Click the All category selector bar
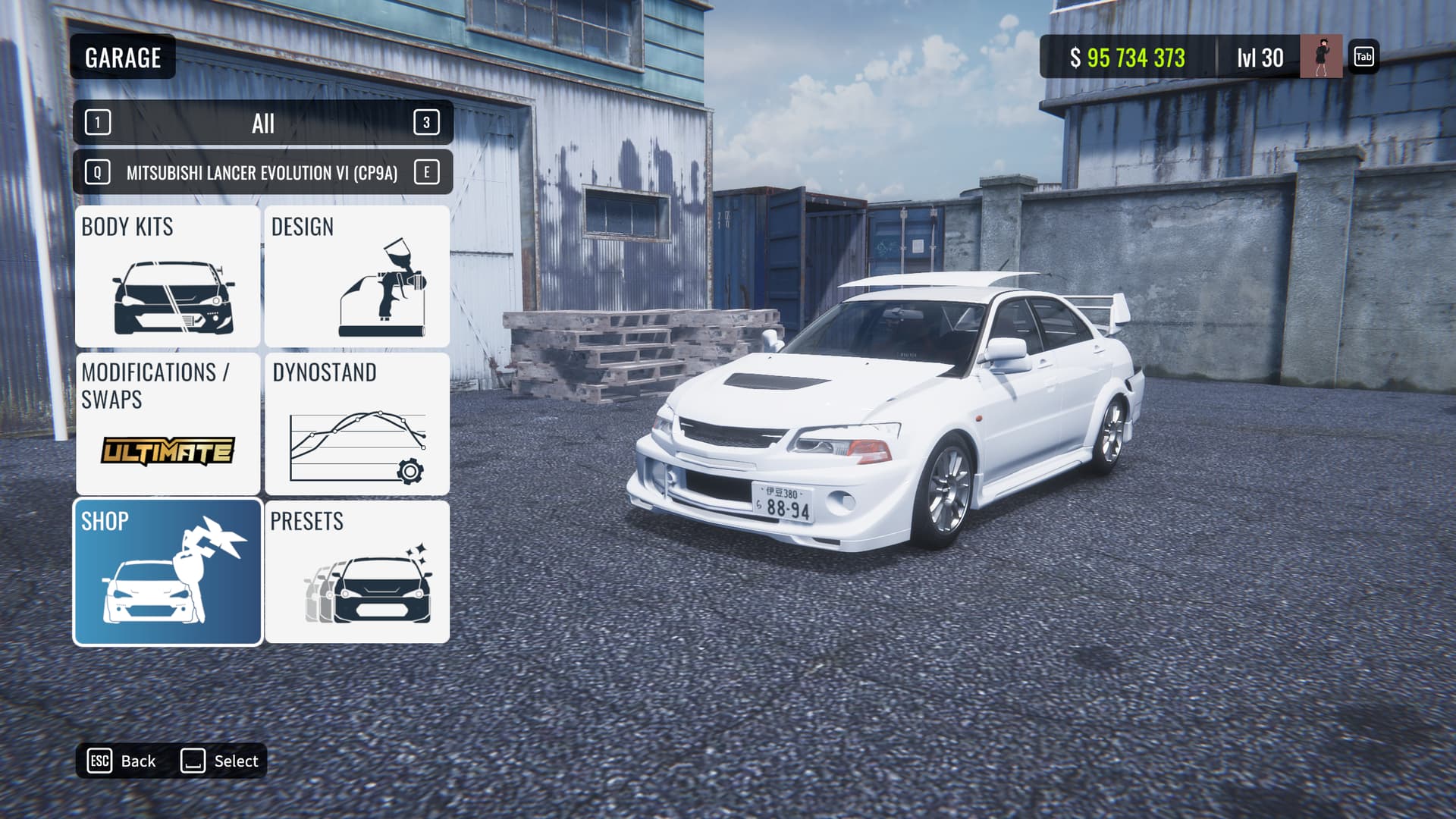 tap(262, 123)
